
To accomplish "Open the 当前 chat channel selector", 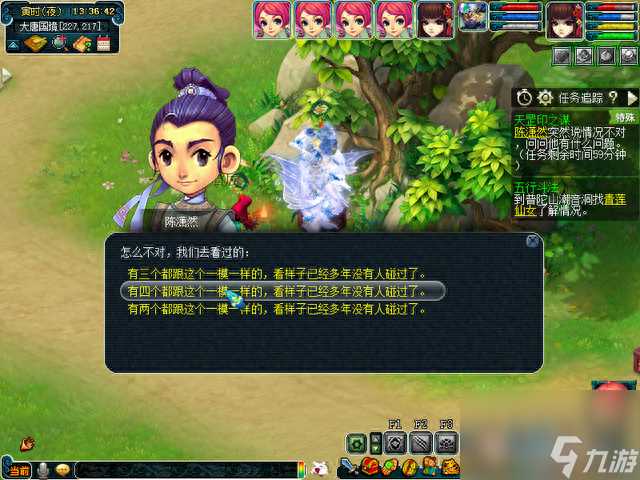I will tap(18, 470).
